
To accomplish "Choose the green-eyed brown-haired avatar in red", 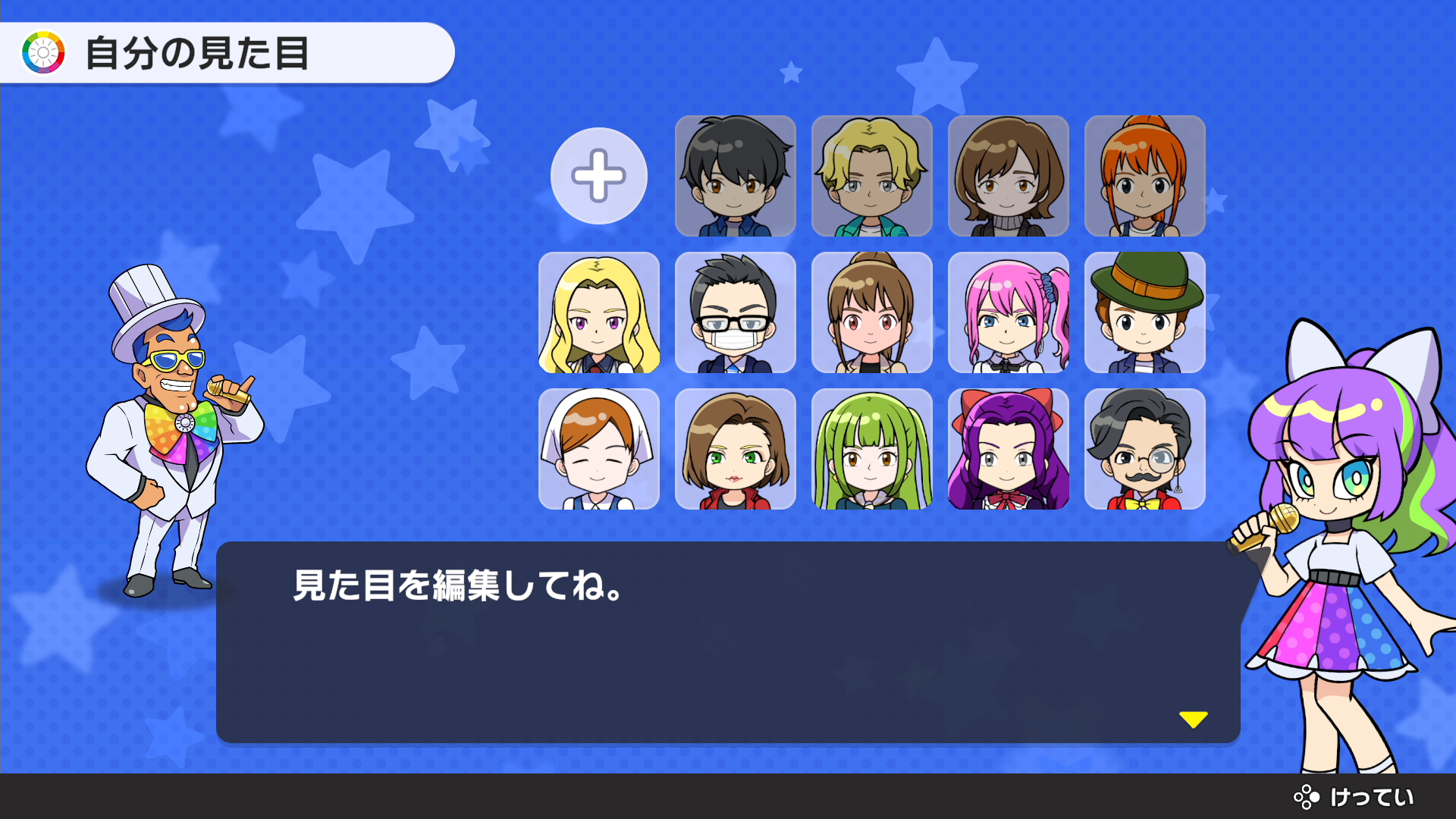I will (735, 449).
